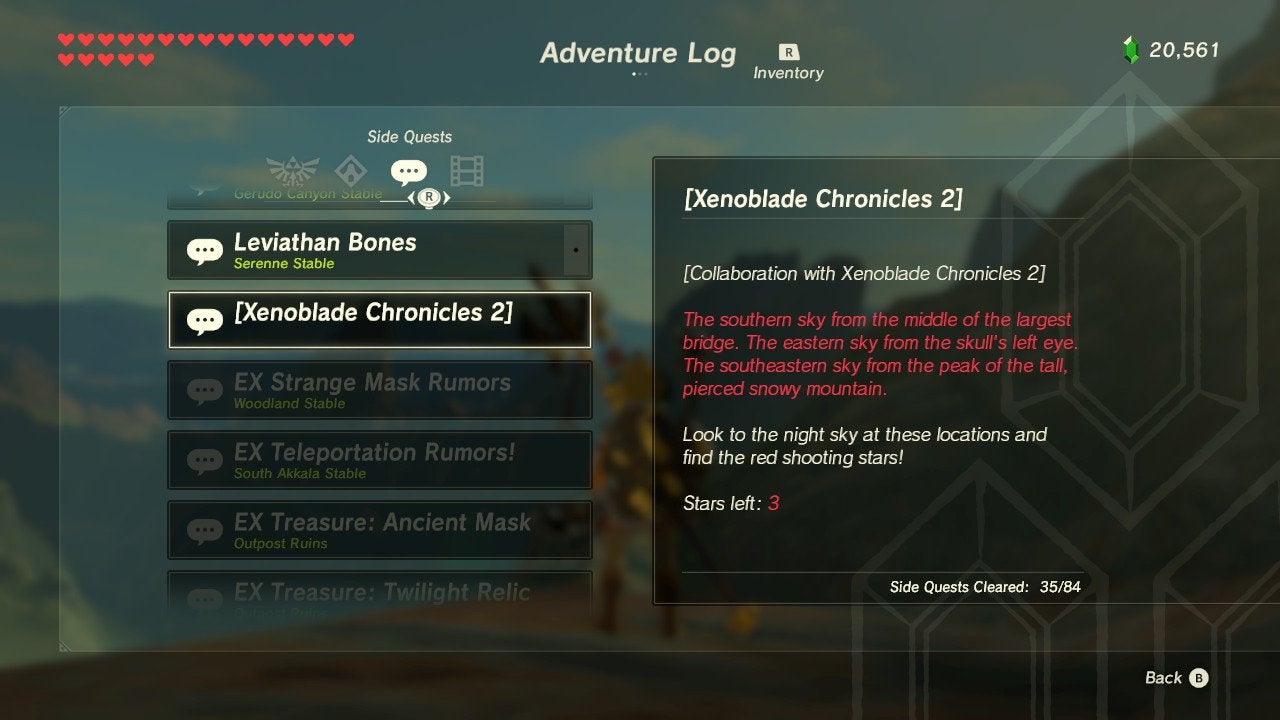Click the speech bubble on EX Strange Mask Rumors
This screenshot has height=720, width=1280.
[x=205, y=390]
